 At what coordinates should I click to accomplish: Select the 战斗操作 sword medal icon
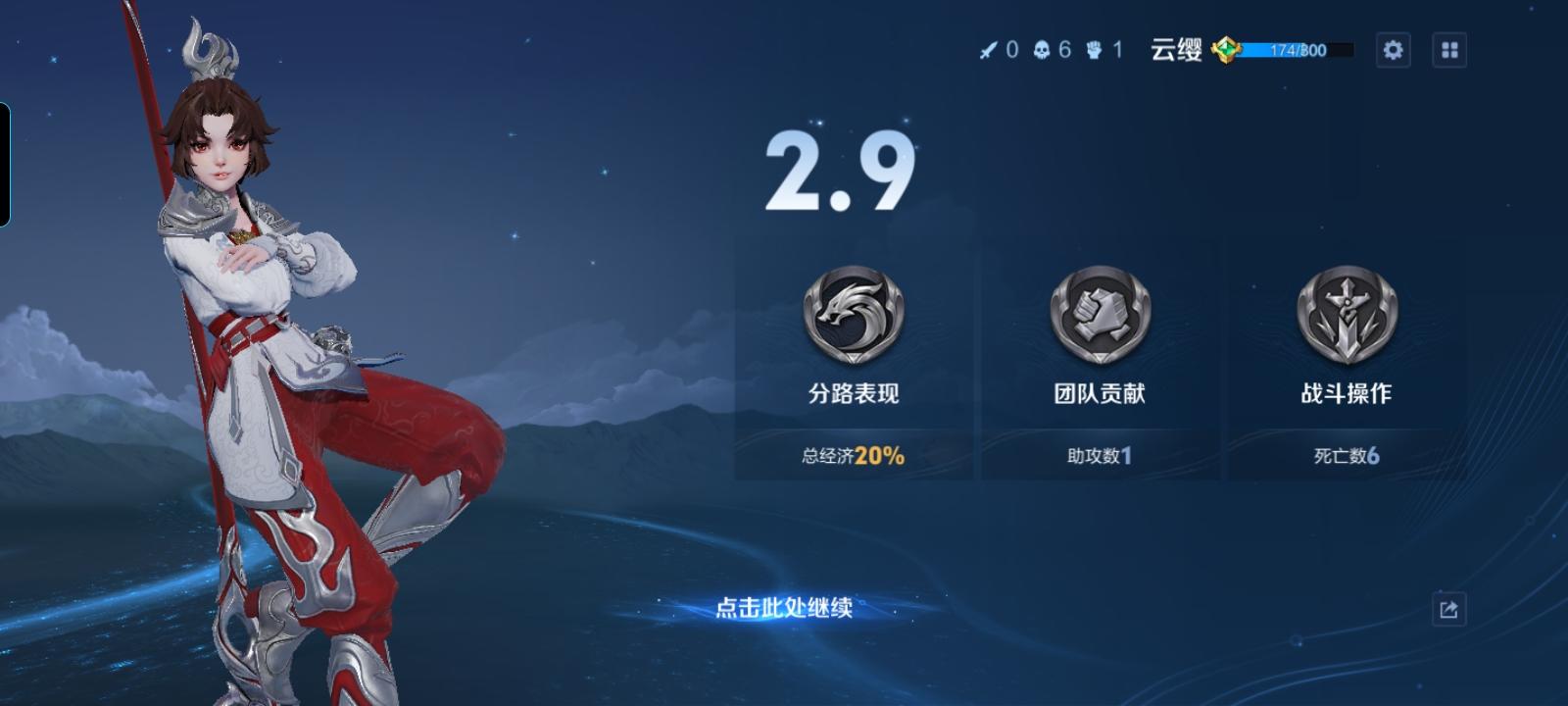[1347, 316]
